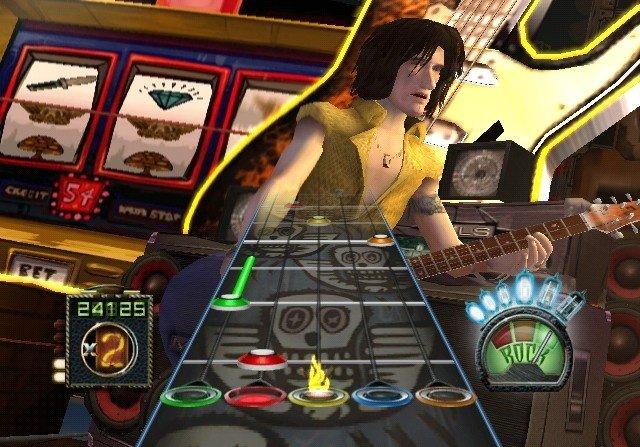Click the orange fret target
Image resolution: width=640 pixels, height=447 pixels.
[x=447, y=395]
